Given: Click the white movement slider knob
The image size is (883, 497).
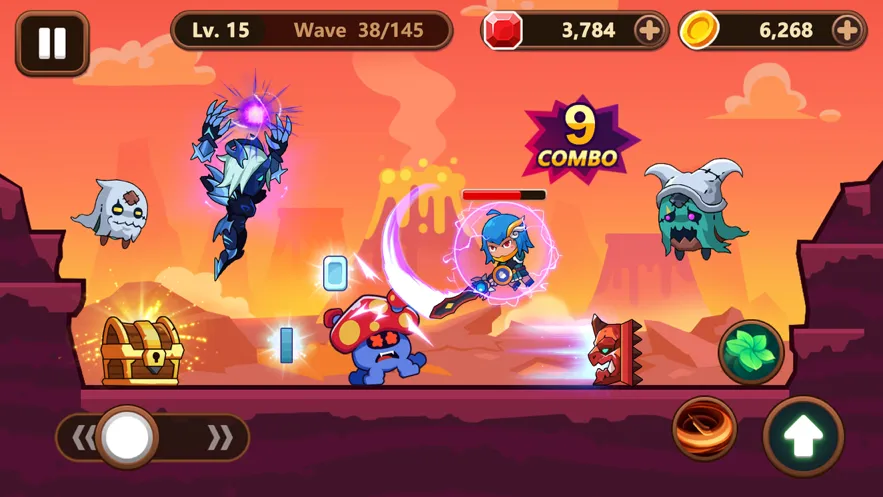Looking at the screenshot, I should click(x=127, y=436).
